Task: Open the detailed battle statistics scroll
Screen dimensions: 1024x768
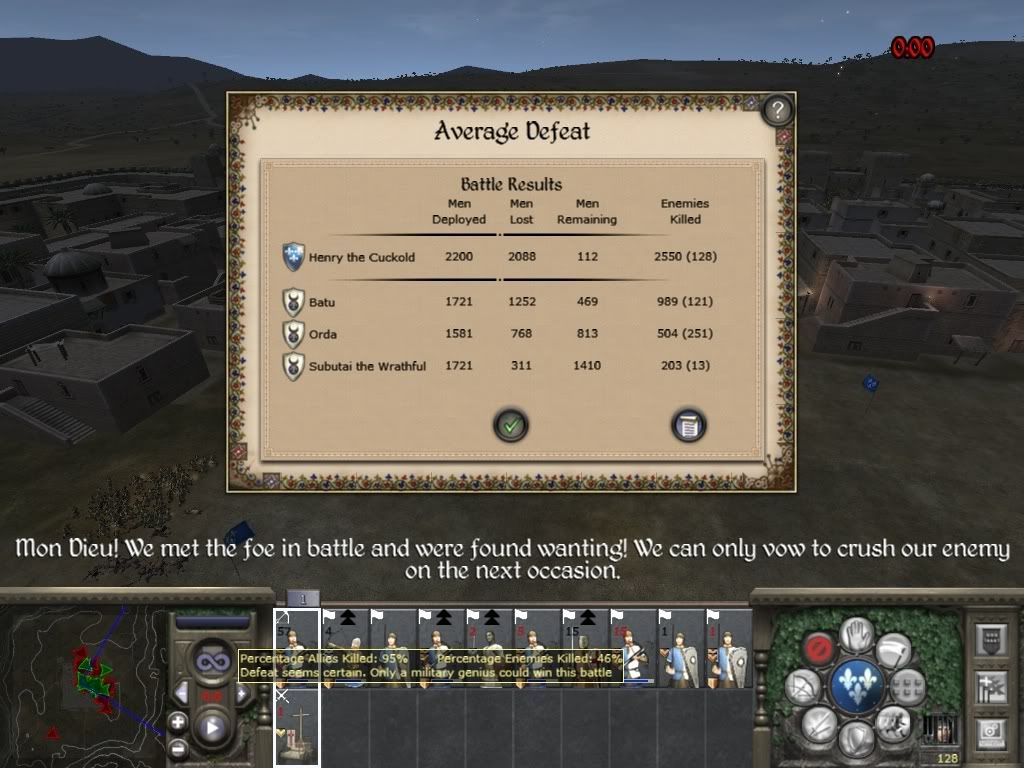Action: point(688,425)
